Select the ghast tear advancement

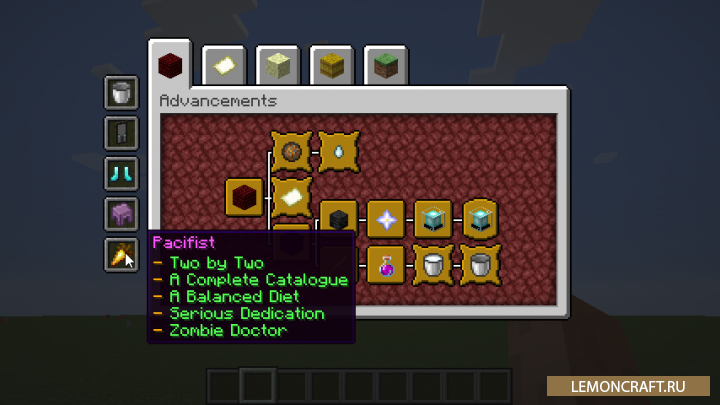[x=339, y=152]
